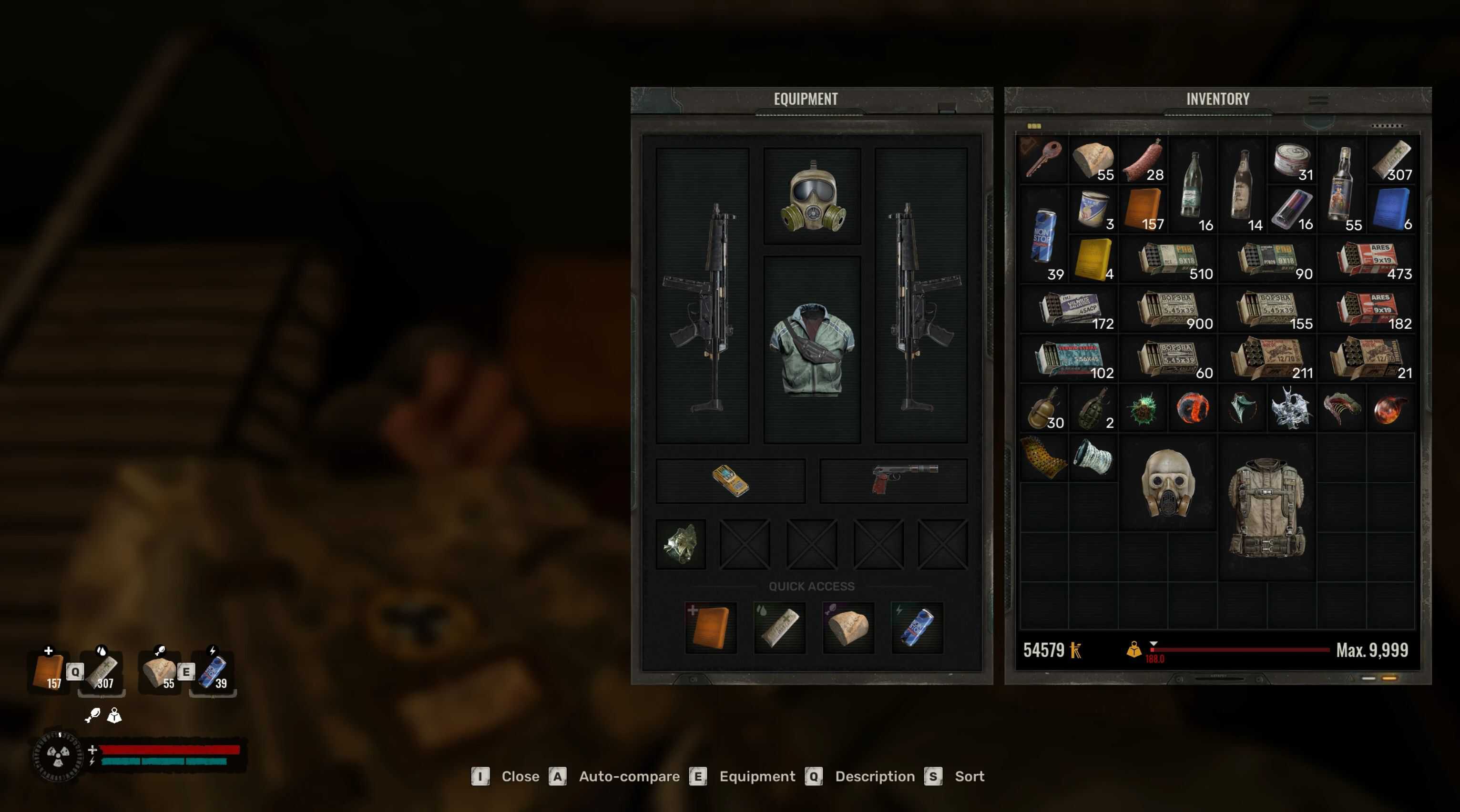
Task: Choose the 5.56x45 ammo stack of 102
Action: pyautogui.click(x=1069, y=359)
